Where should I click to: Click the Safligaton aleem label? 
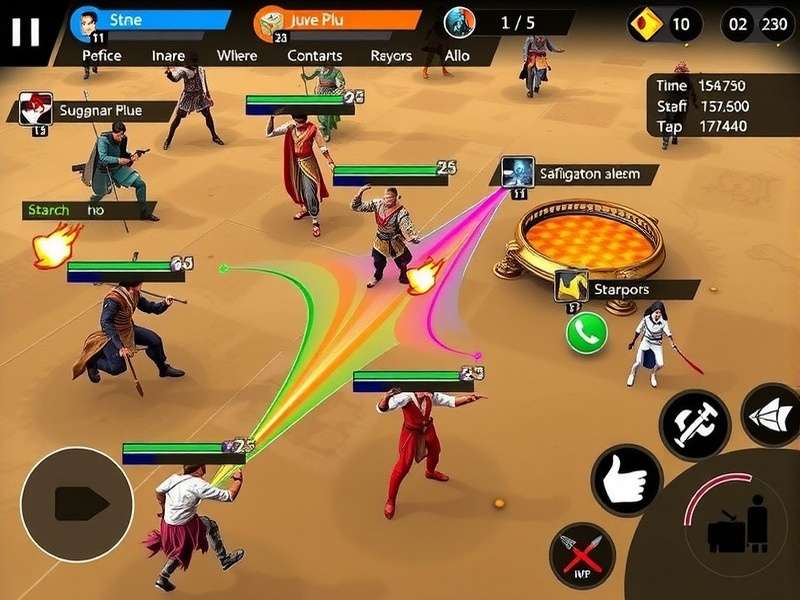(582, 173)
